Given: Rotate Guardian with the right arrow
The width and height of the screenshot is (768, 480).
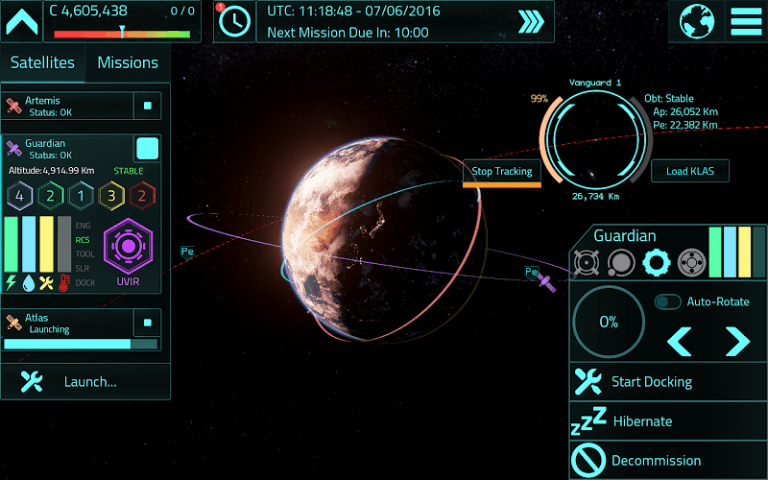Looking at the screenshot, I should (737, 341).
